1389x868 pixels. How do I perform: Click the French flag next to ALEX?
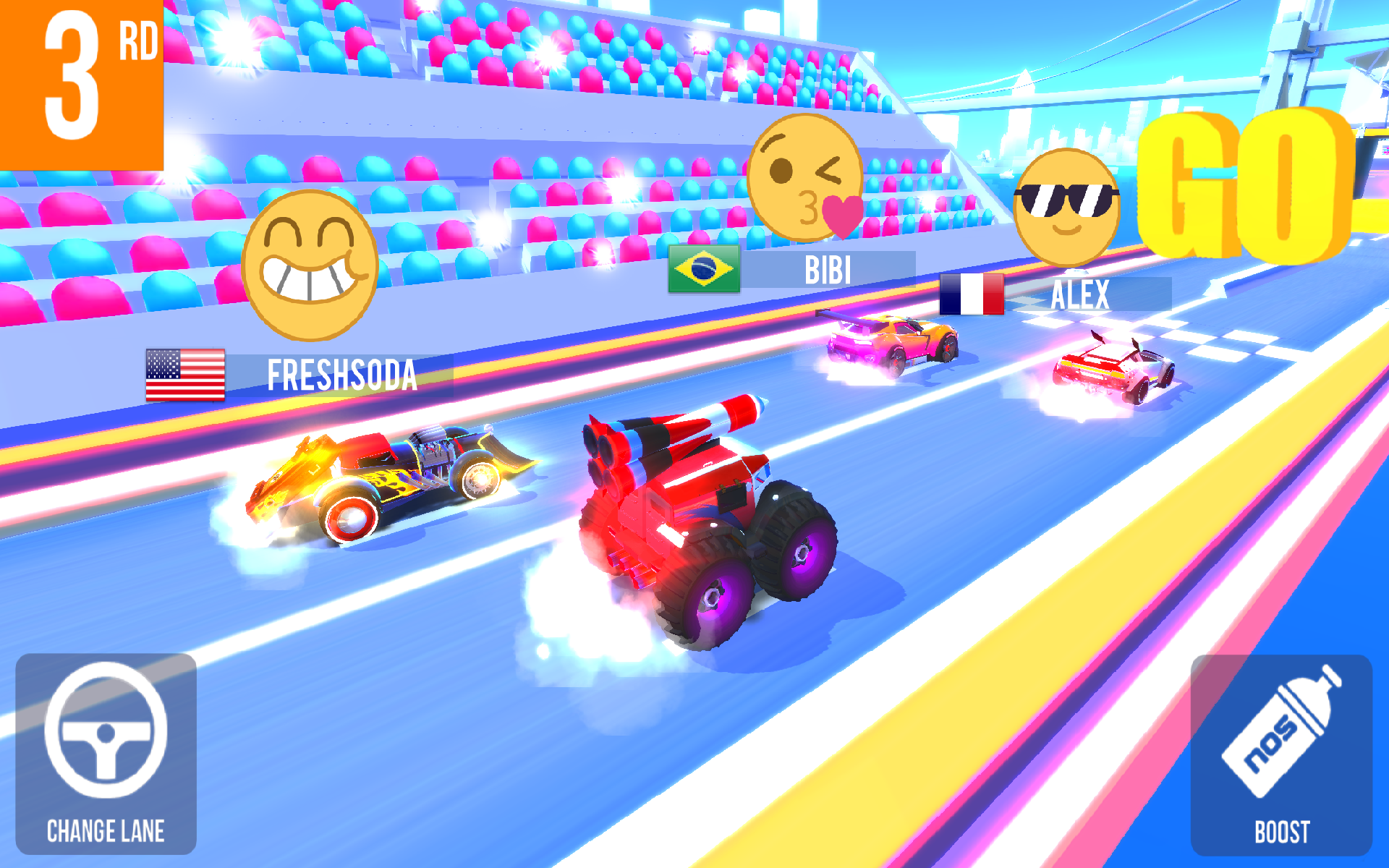972,294
